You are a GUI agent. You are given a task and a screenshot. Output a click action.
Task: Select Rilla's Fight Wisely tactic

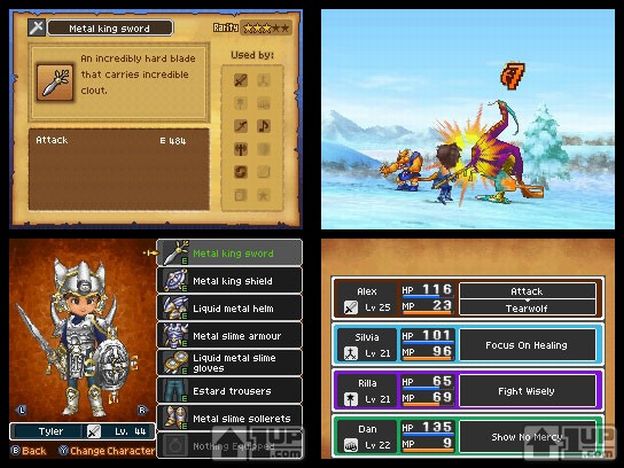(x=527, y=392)
